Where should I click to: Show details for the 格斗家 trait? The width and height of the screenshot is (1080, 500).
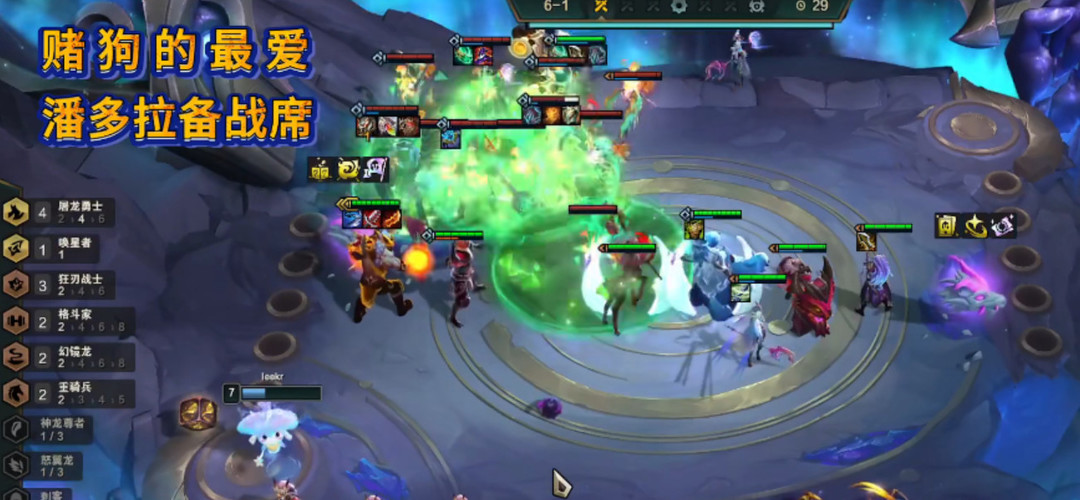point(60,321)
